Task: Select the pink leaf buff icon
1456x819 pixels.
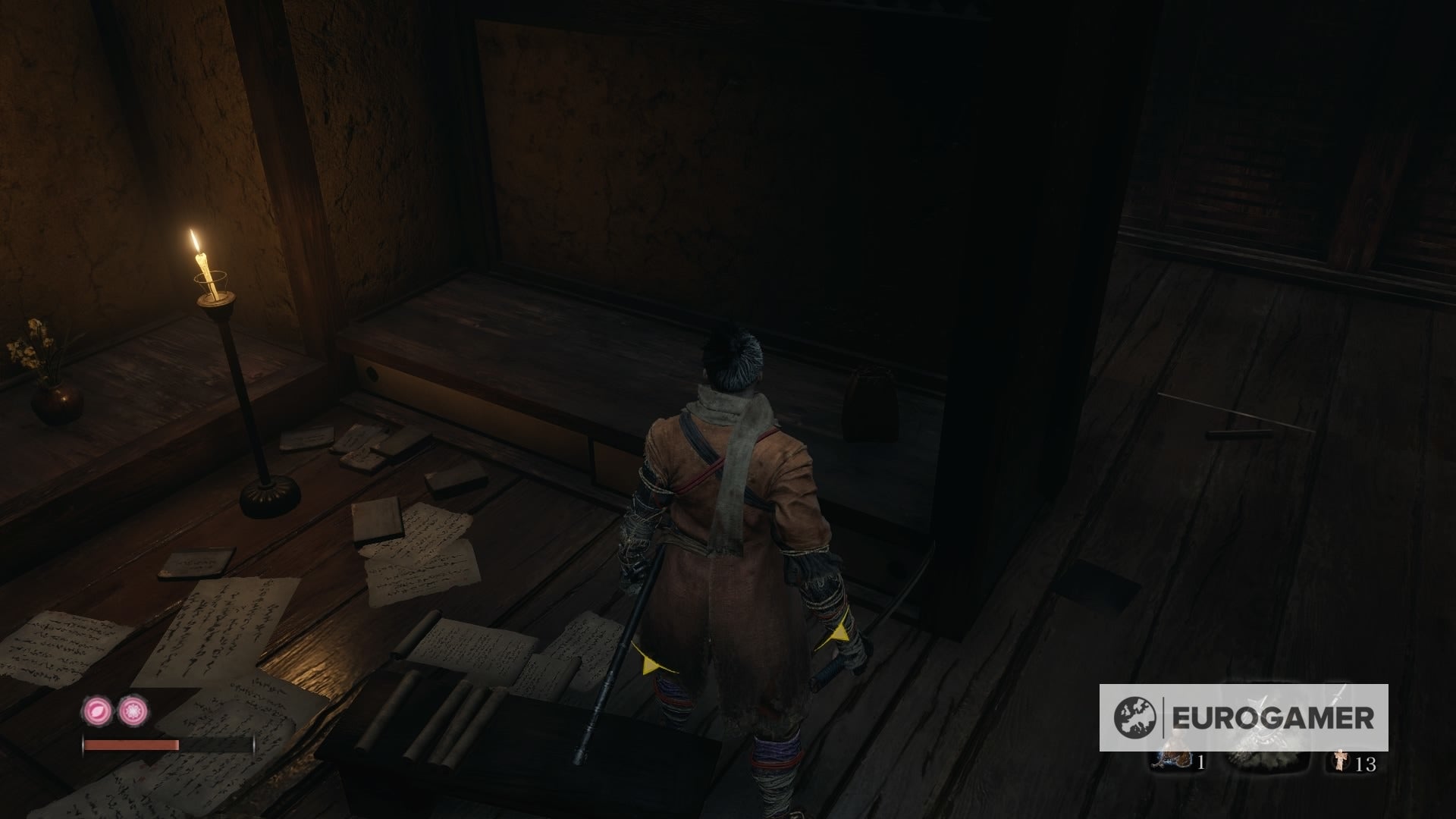Action: (96, 712)
